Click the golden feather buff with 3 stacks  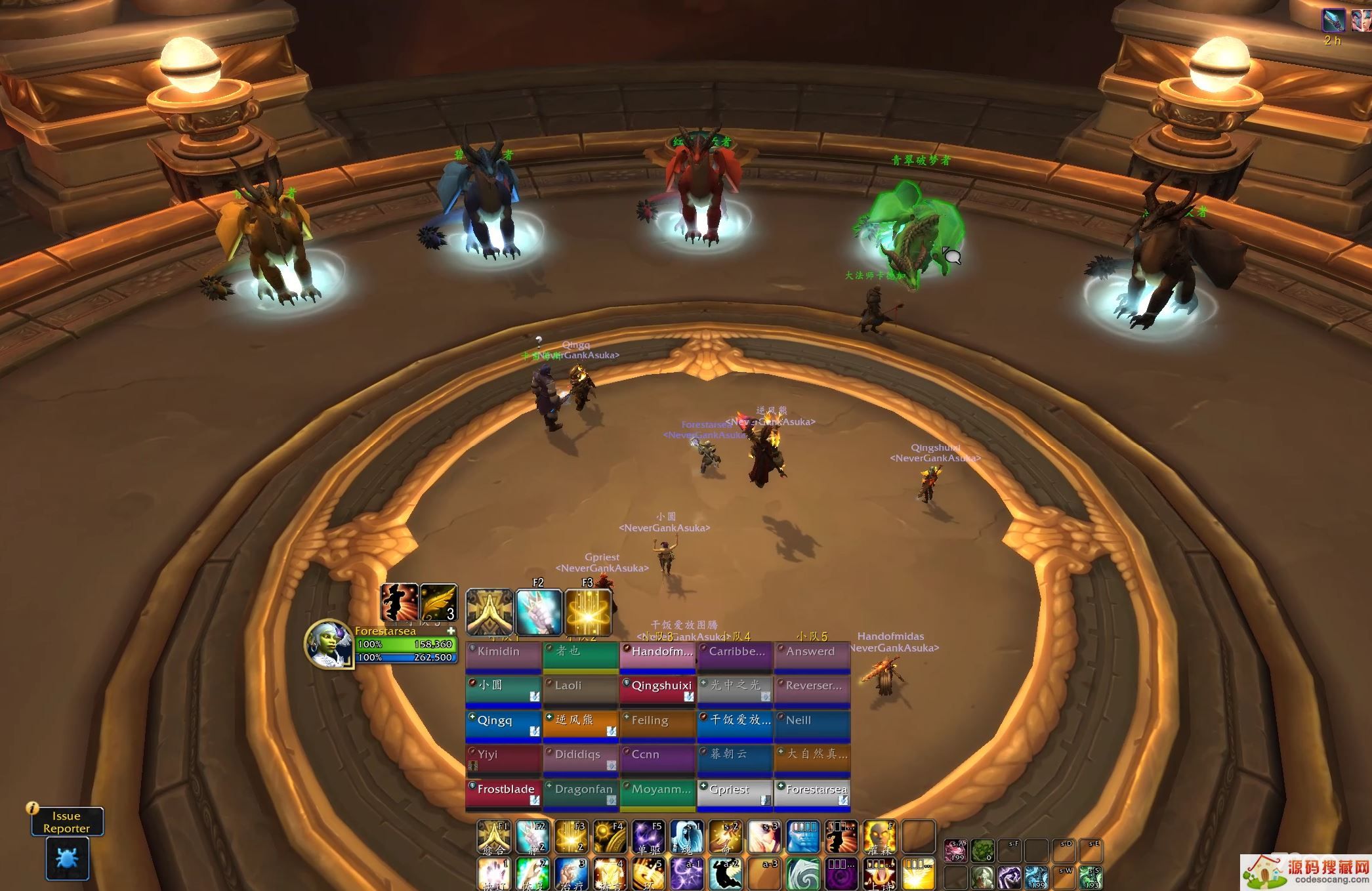pos(438,602)
